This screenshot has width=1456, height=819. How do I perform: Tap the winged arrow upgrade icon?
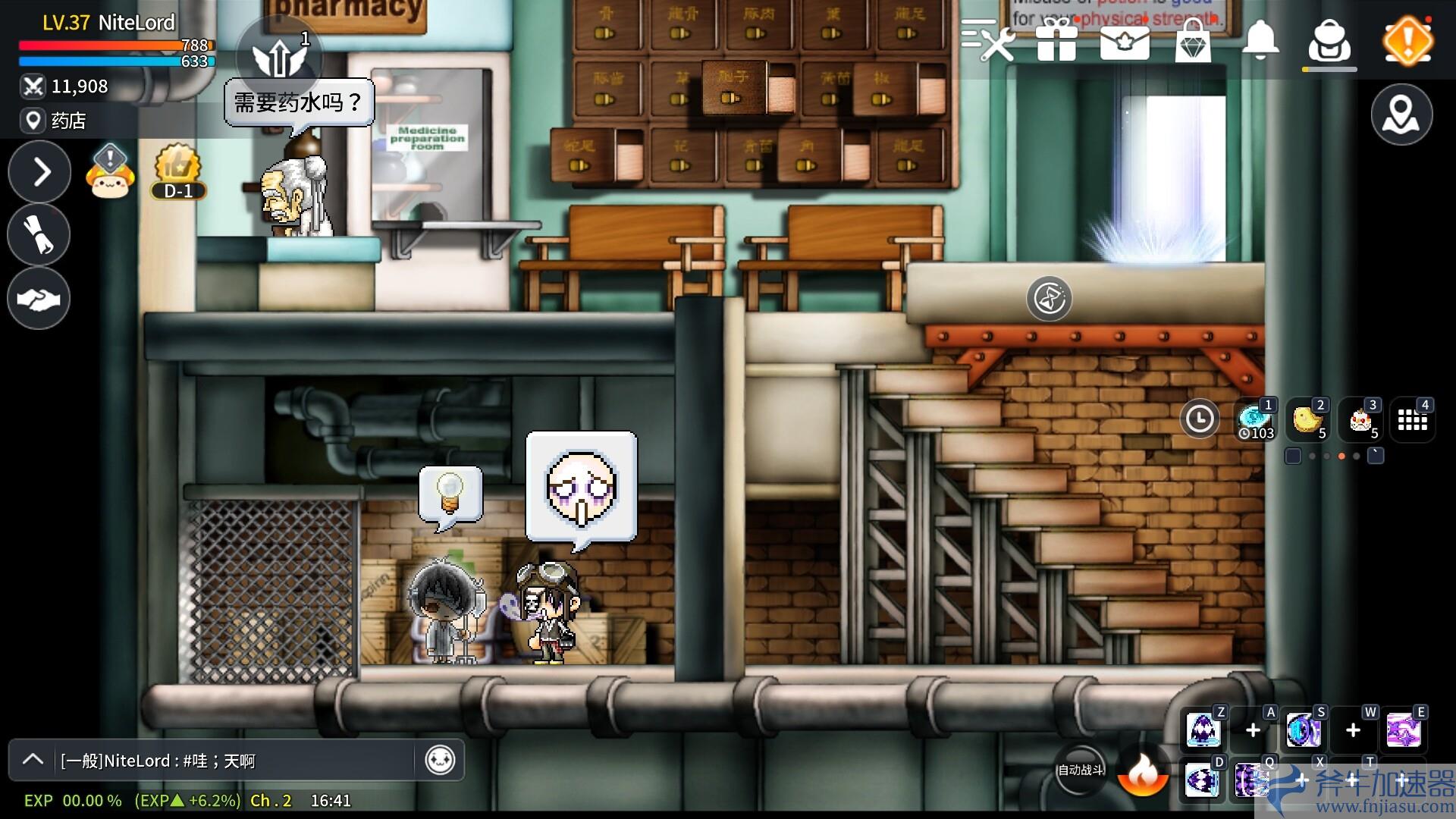tap(279, 57)
